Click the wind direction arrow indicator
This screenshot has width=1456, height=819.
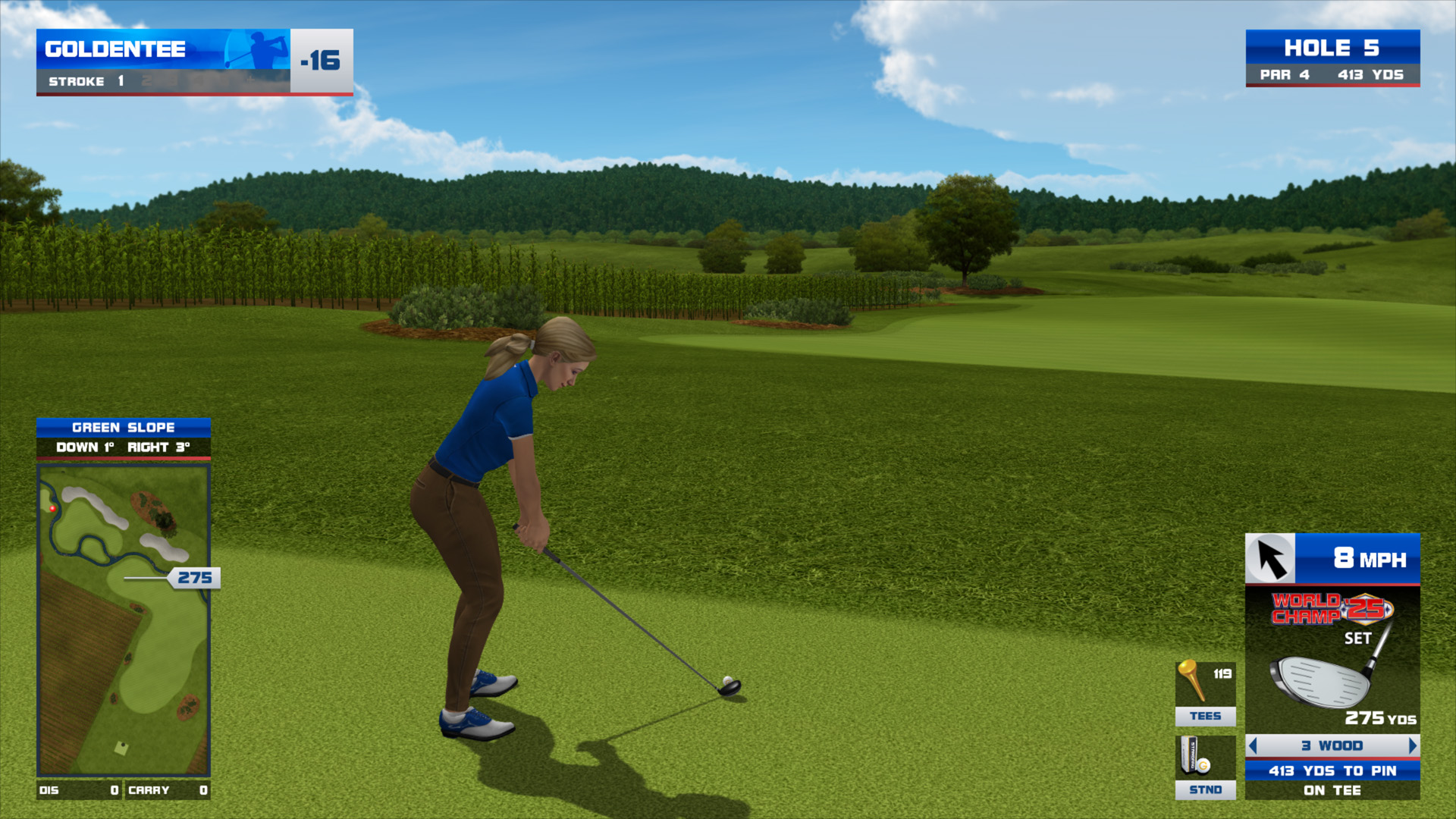click(1271, 559)
